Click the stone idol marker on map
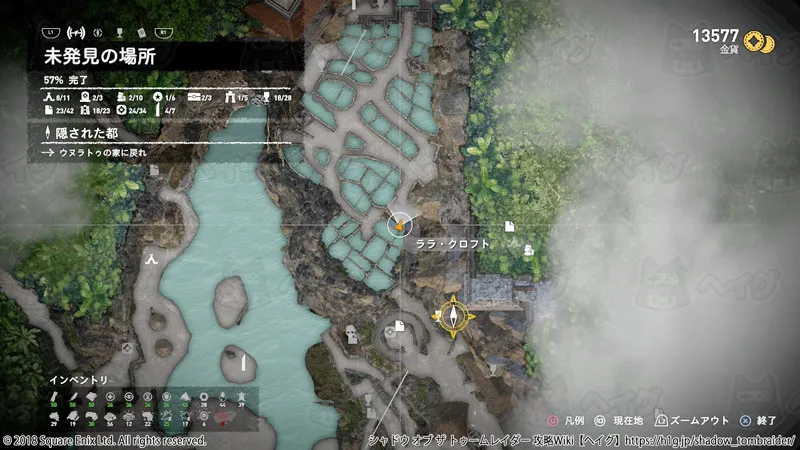 tap(351, 333)
